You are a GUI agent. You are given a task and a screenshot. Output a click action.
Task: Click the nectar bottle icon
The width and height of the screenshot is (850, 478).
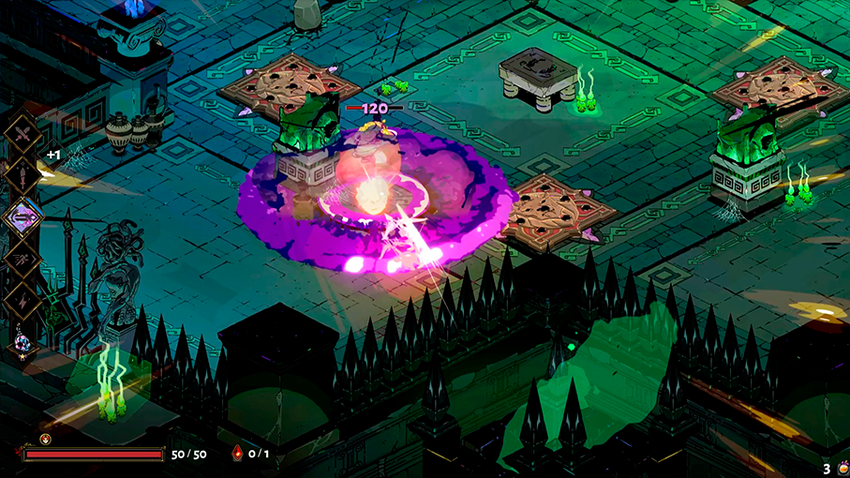pyautogui.click(x=841, y=467)
